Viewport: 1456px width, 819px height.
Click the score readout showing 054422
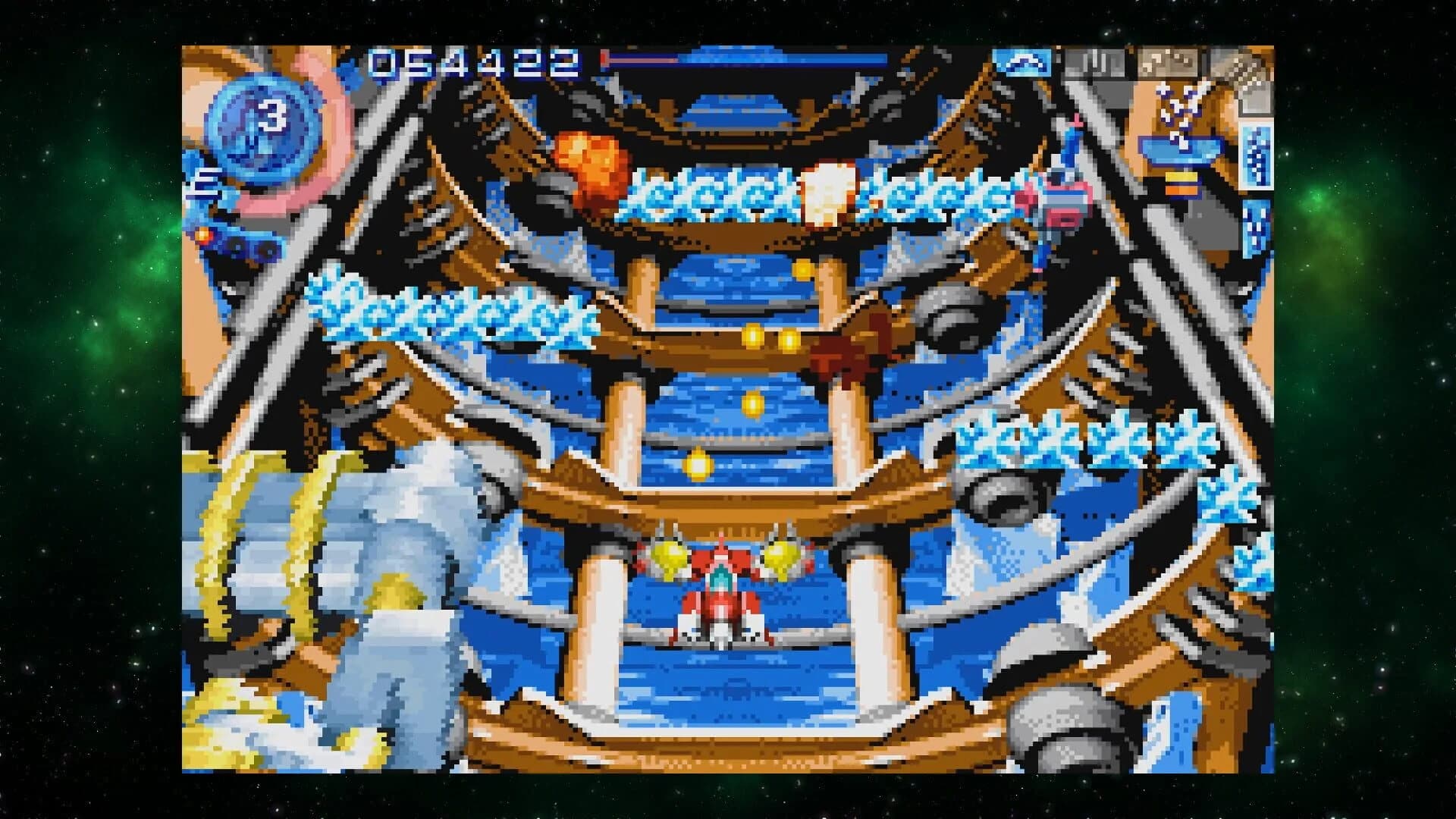point(470,64)
